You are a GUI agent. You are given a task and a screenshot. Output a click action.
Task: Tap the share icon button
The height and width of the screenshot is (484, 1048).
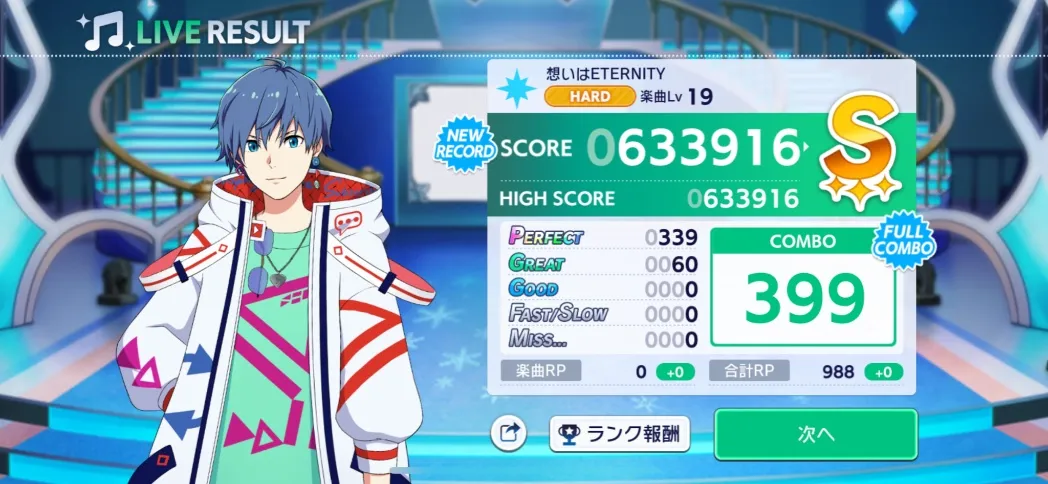point(509,434)
